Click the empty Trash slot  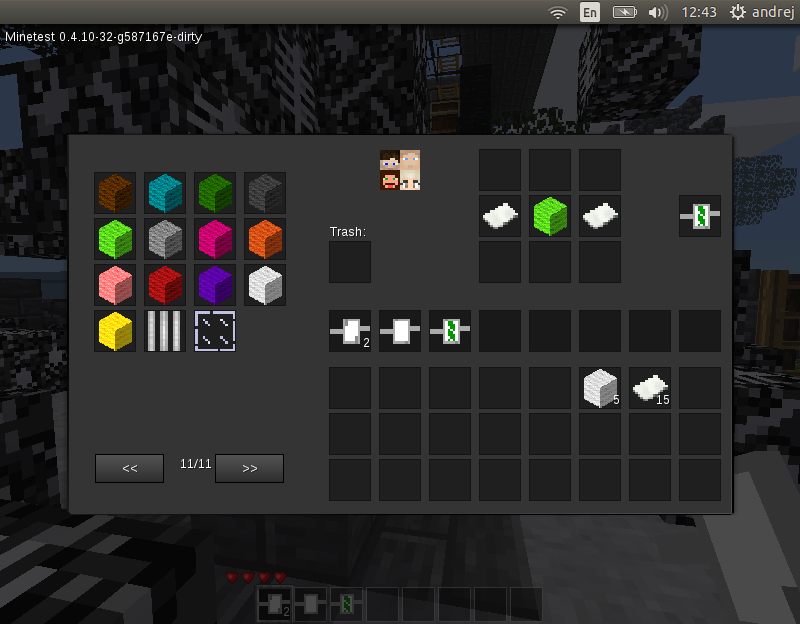[350, 262]
